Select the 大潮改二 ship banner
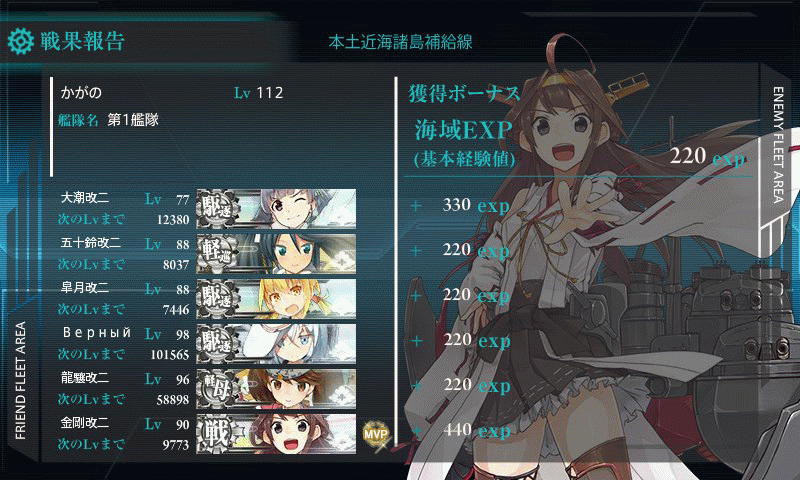800x480 pixels. tap(276, 207)
